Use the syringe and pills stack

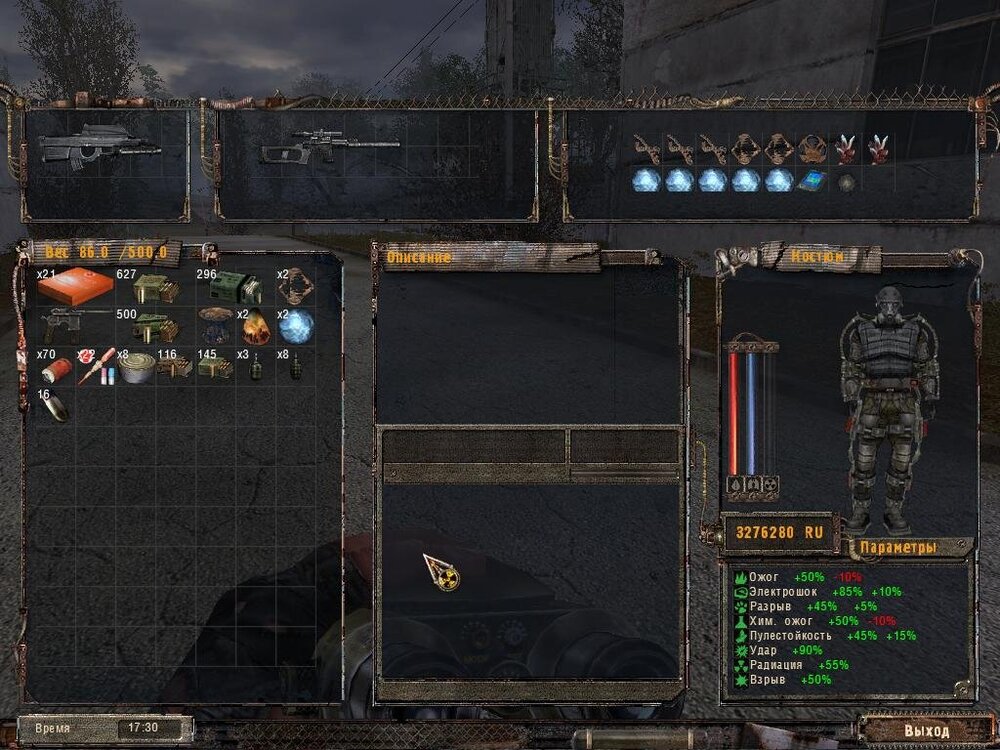[x=96, y=368]
